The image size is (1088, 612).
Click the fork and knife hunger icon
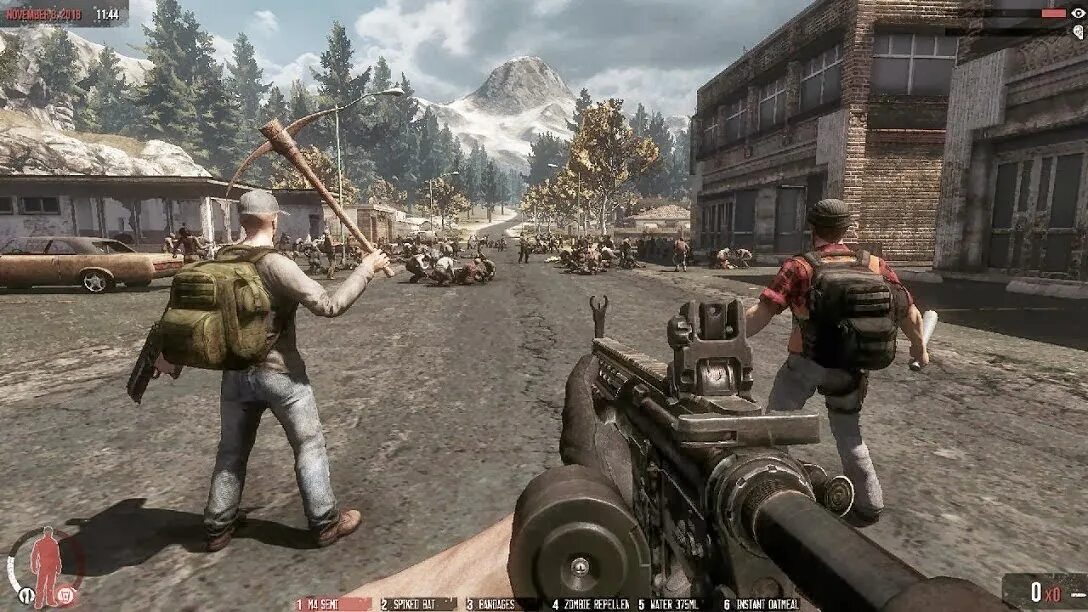click(27, 596)
